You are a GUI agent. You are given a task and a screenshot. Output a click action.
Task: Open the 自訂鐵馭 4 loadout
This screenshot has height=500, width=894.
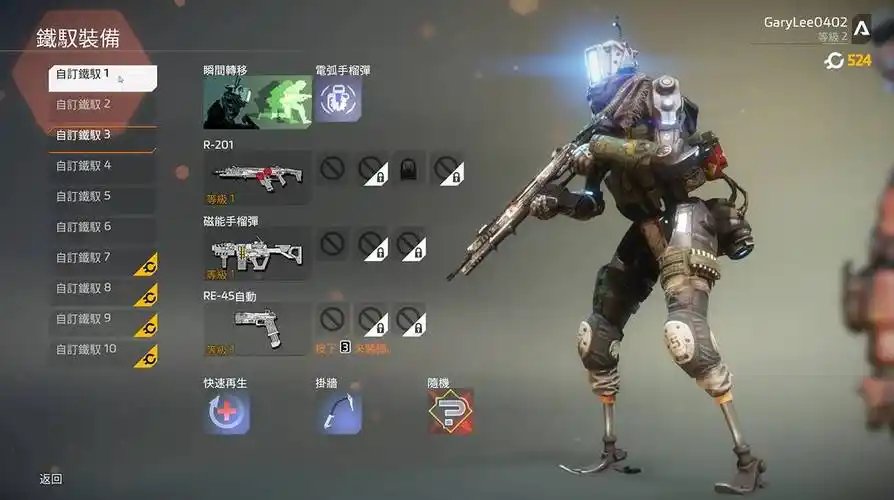click(x=102, y=166)
